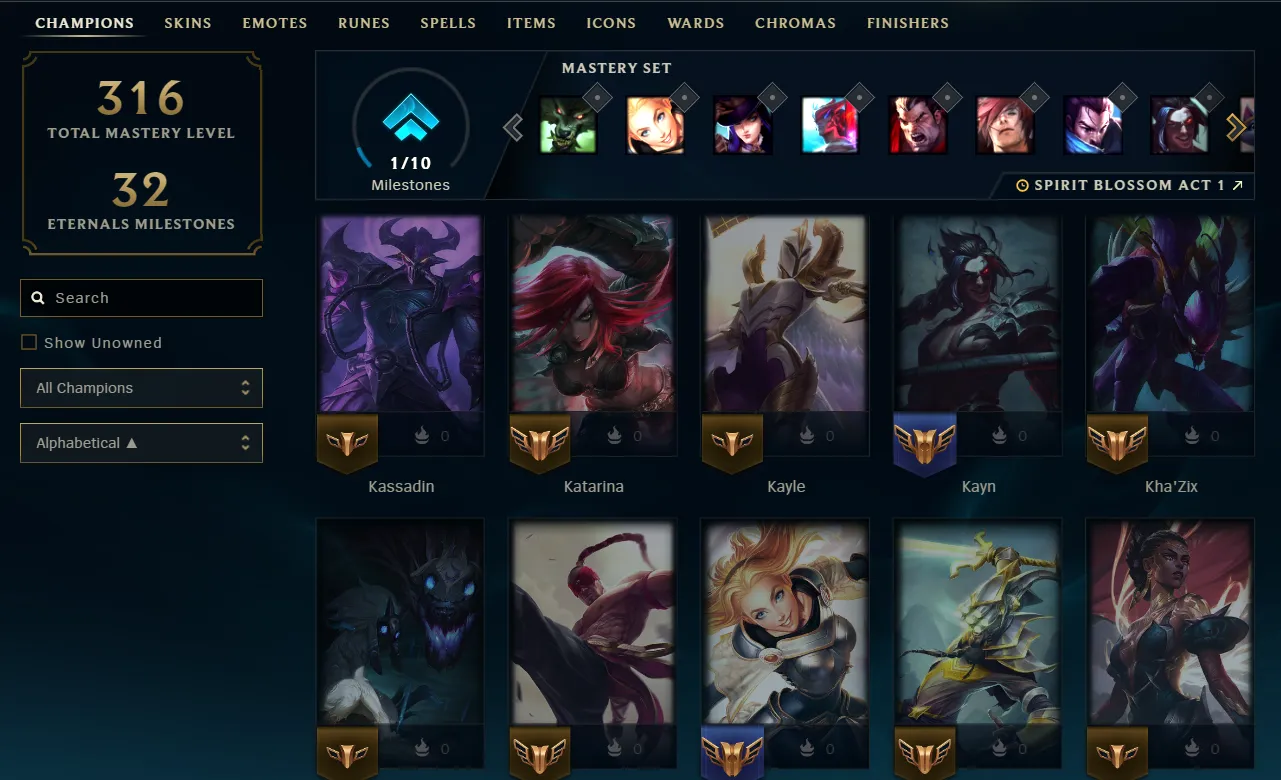Click the left arrow in the Mastery Set carousel
1281x780 pixels.
(512, 127)
